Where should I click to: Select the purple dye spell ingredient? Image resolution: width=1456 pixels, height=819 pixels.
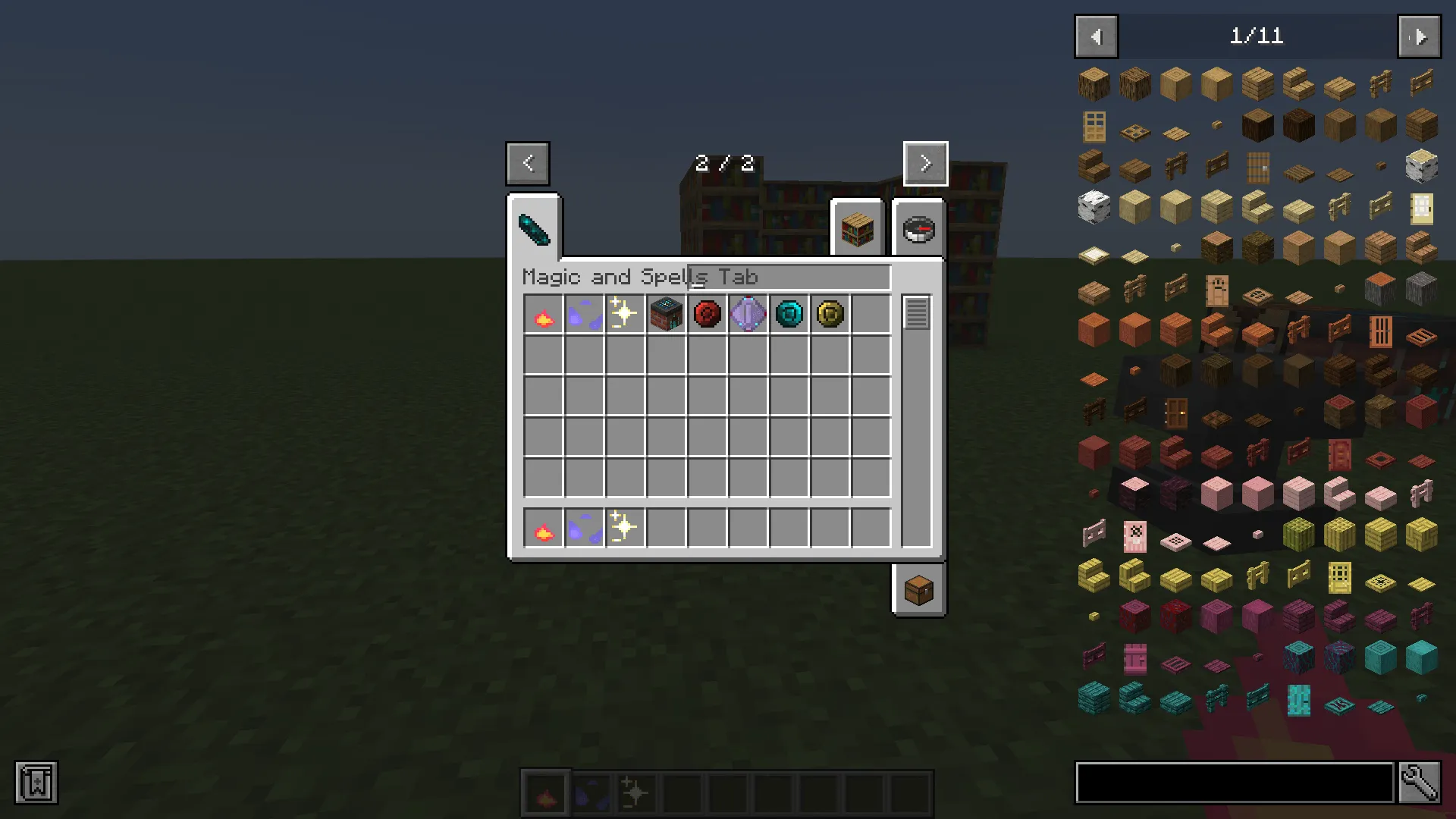pos(583,314)
